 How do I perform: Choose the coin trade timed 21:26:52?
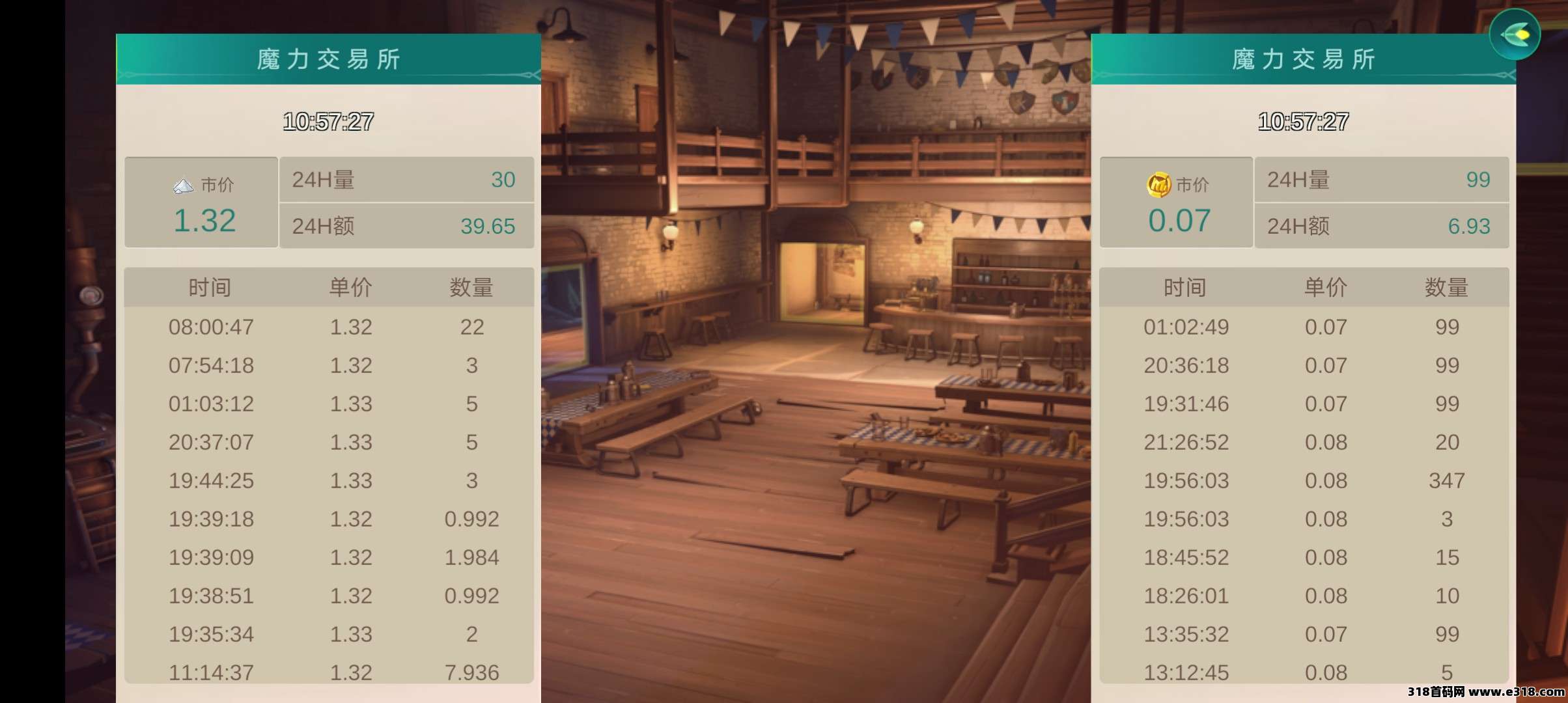(1304, 442)
